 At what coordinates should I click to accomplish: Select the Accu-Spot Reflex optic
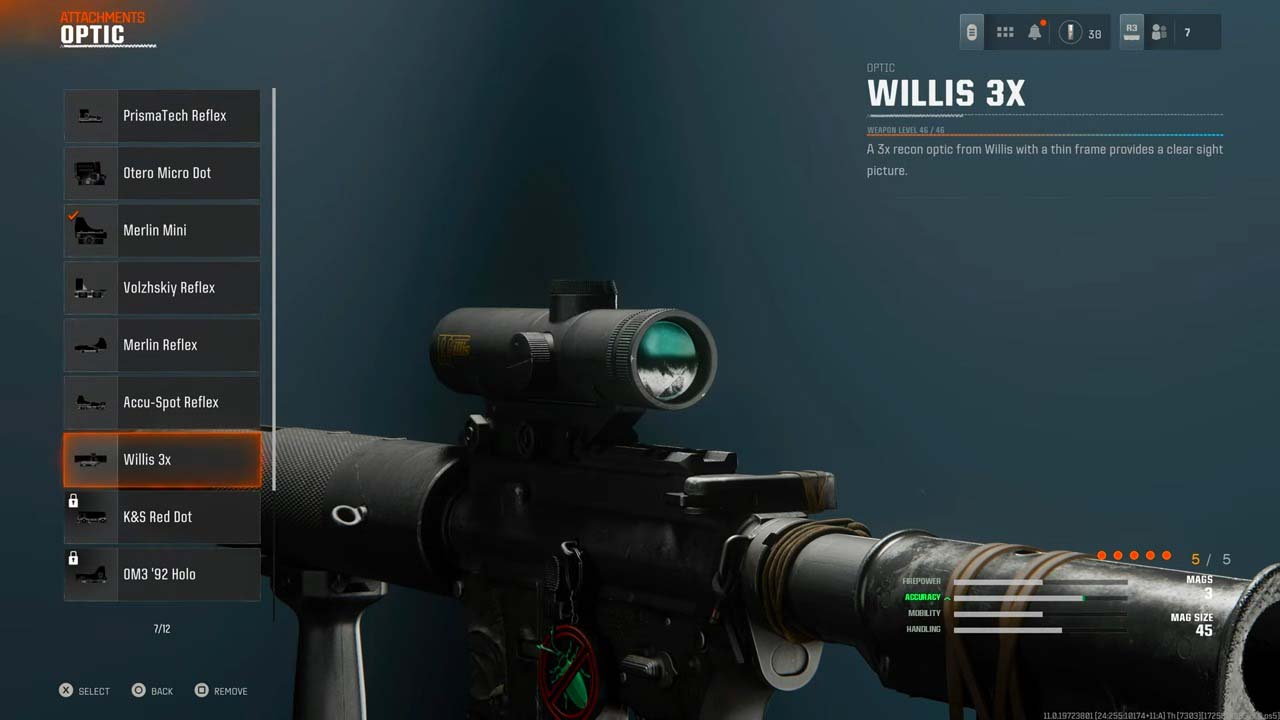162,402
